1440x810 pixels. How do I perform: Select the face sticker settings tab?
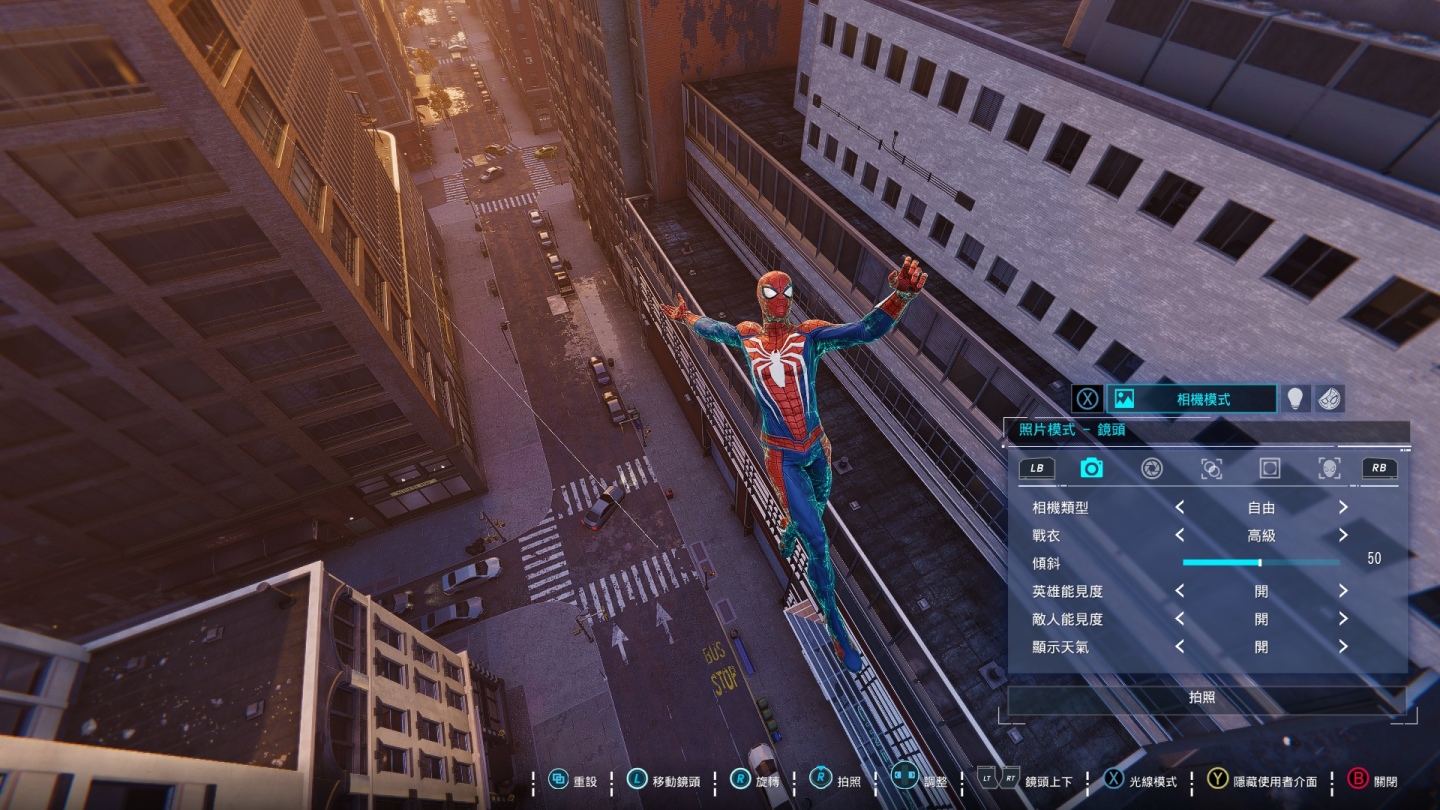click(1329, 468)
